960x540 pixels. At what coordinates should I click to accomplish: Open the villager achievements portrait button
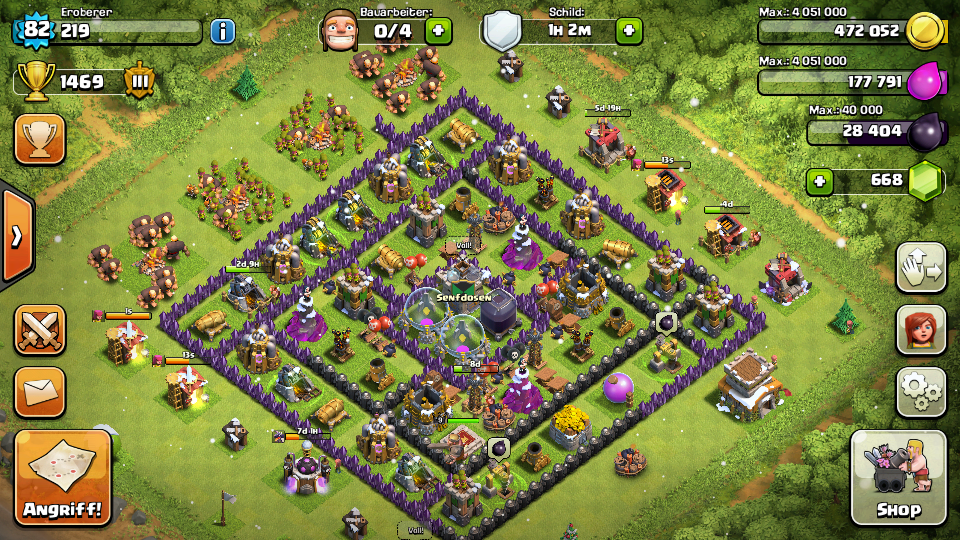tap(921, 330)
